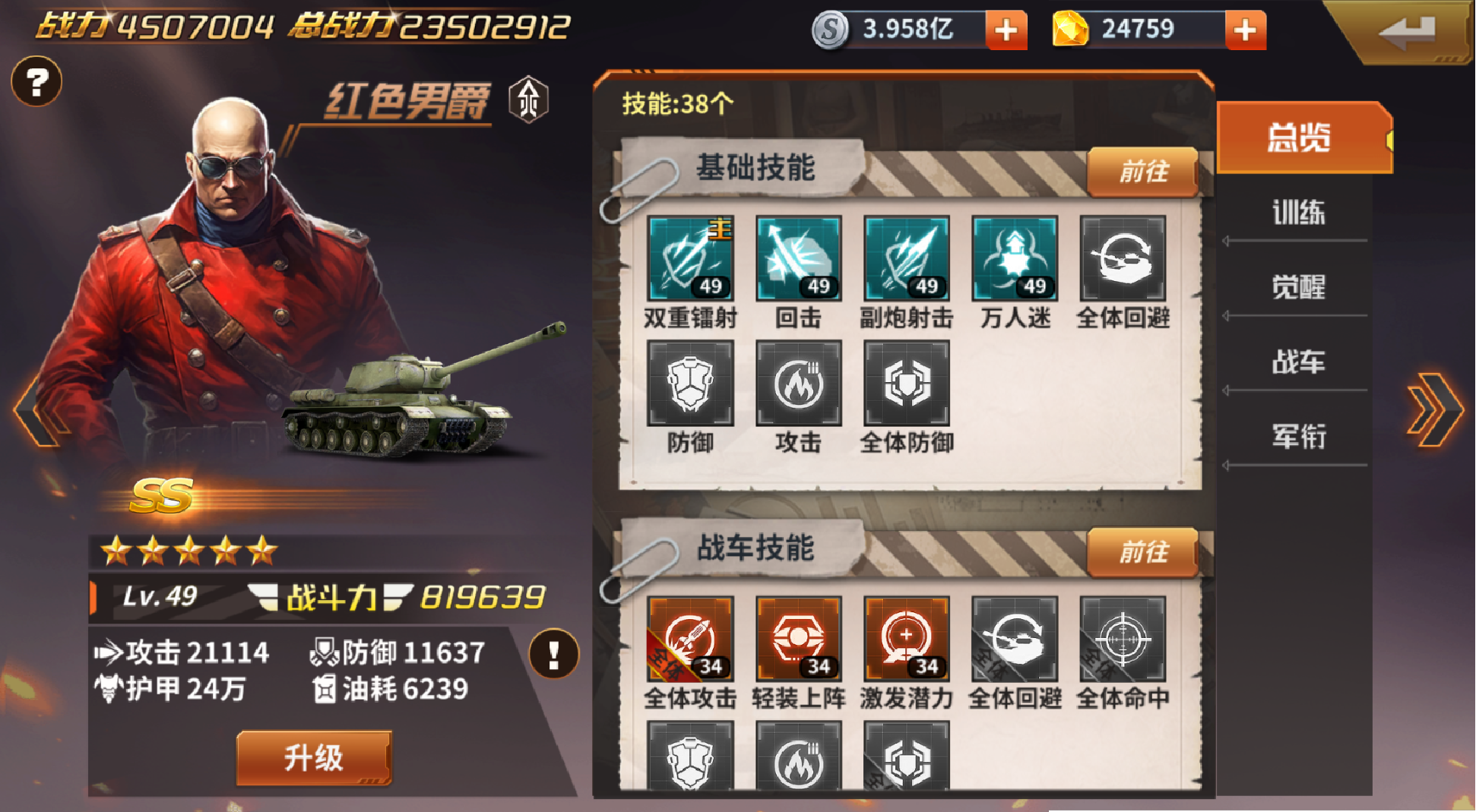1476x812 pixels.
Task: Tap the 升级 upgrade button
Action: coord(314,757)
